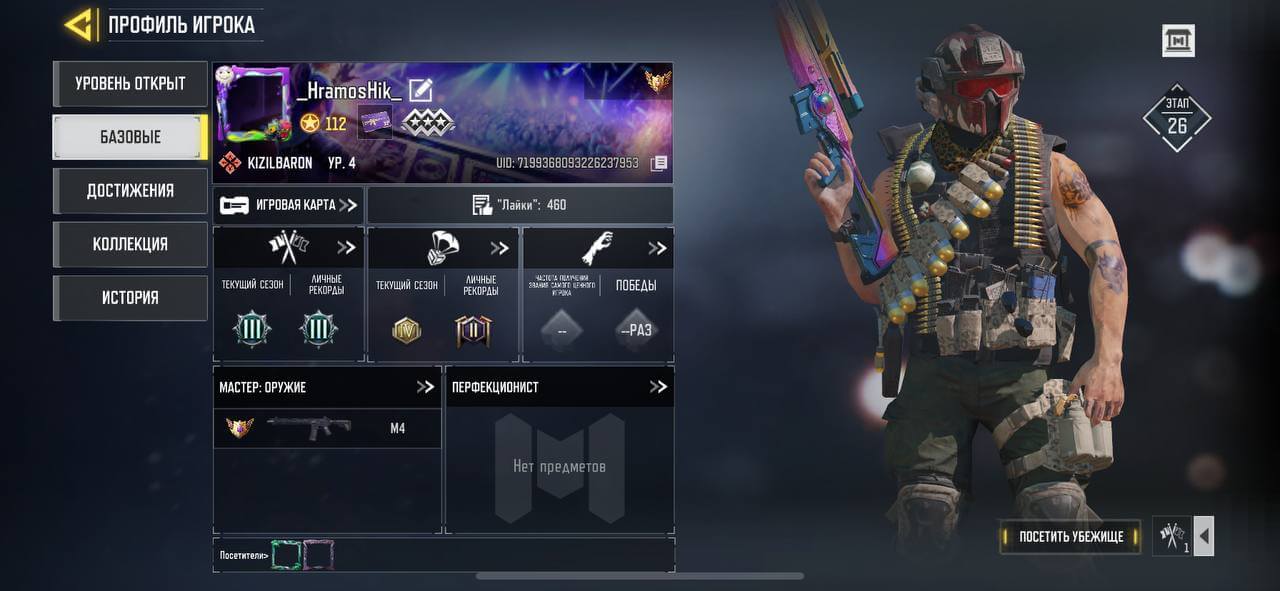Open the green-framed visitor avatar

click(x=286, y=555)
